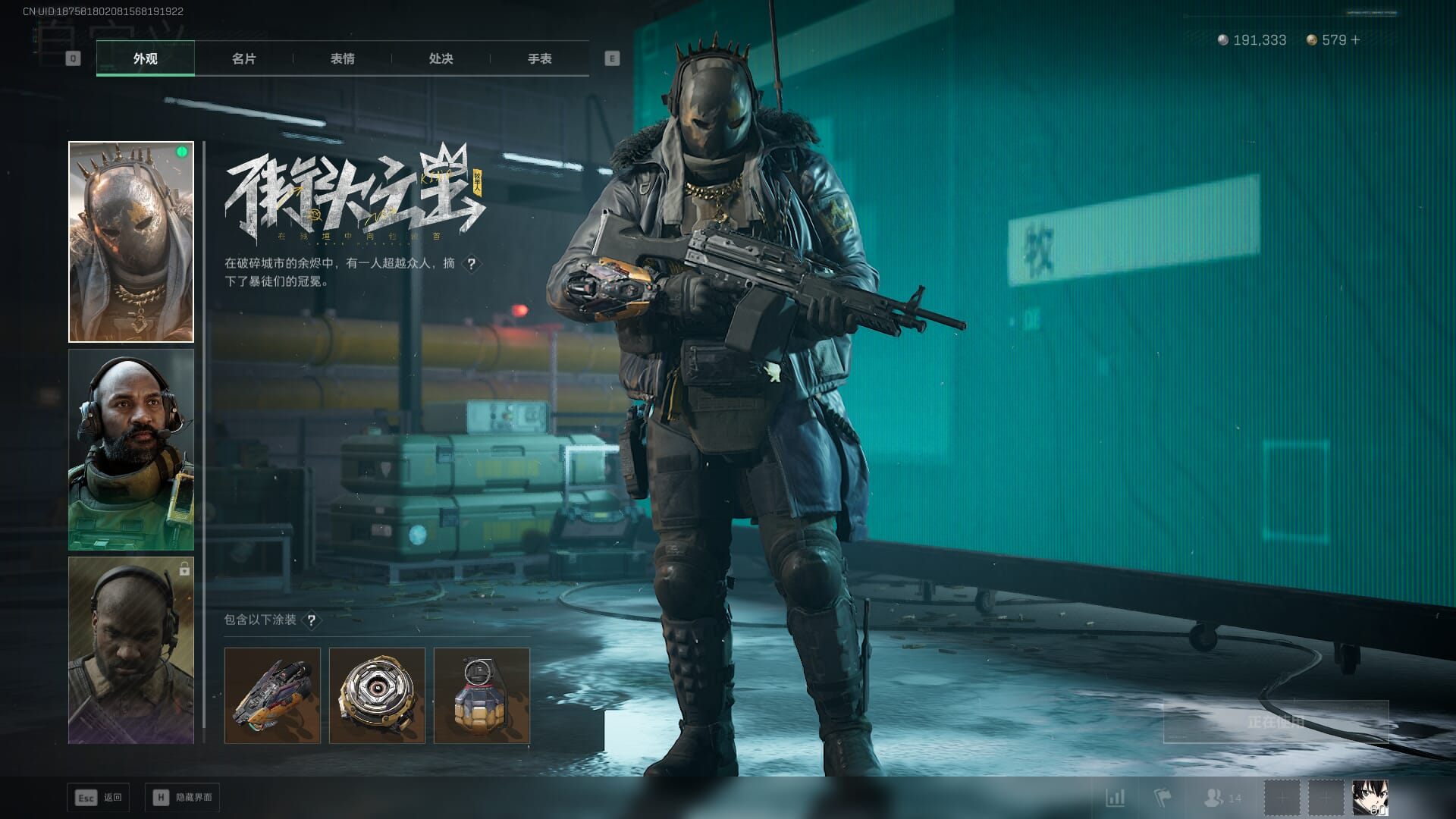Select the locked skin thumbnail
The image size is (1456, 819).
131,650
